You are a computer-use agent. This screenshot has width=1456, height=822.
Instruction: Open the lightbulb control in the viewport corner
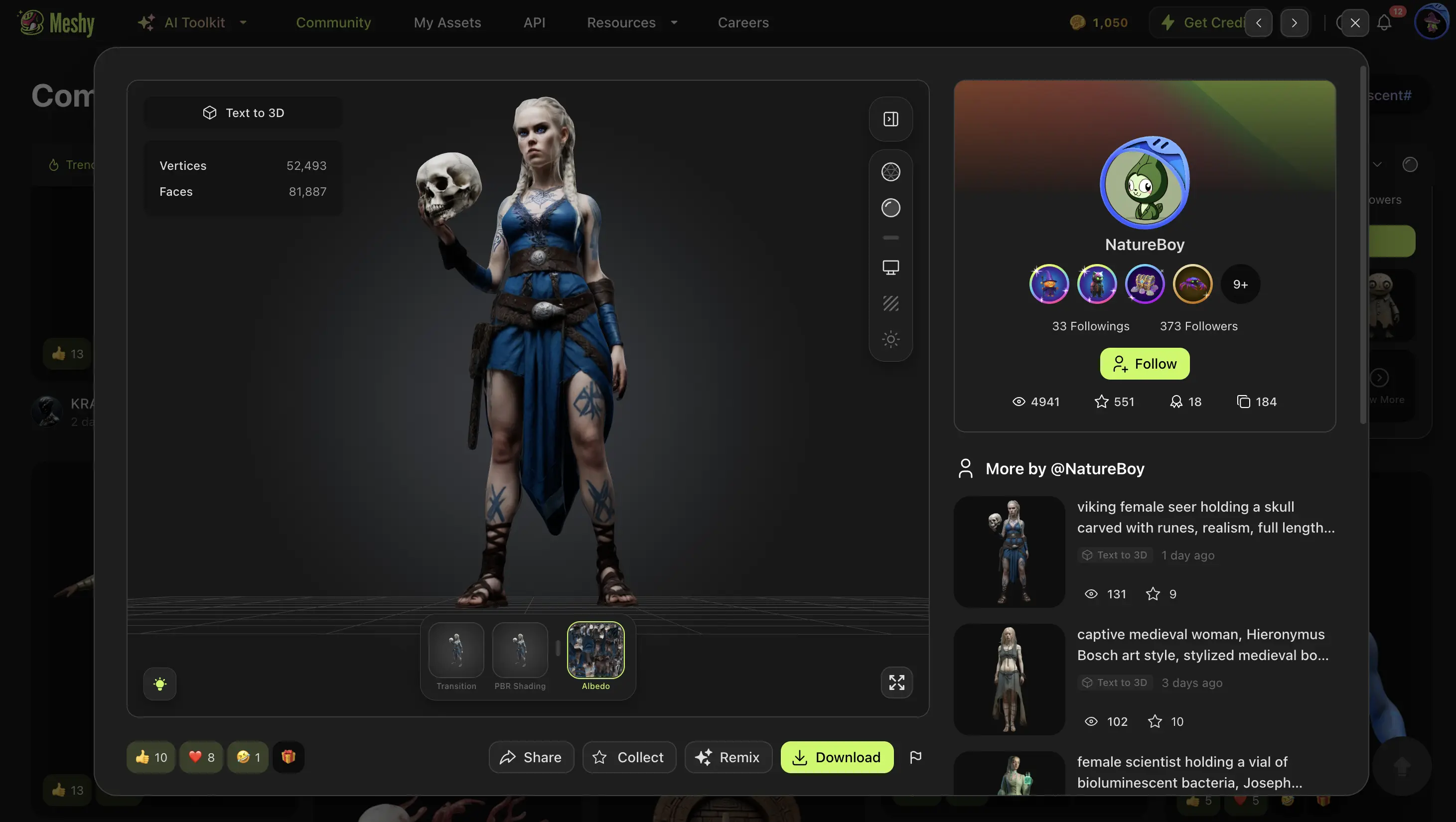tap(160, 684)
